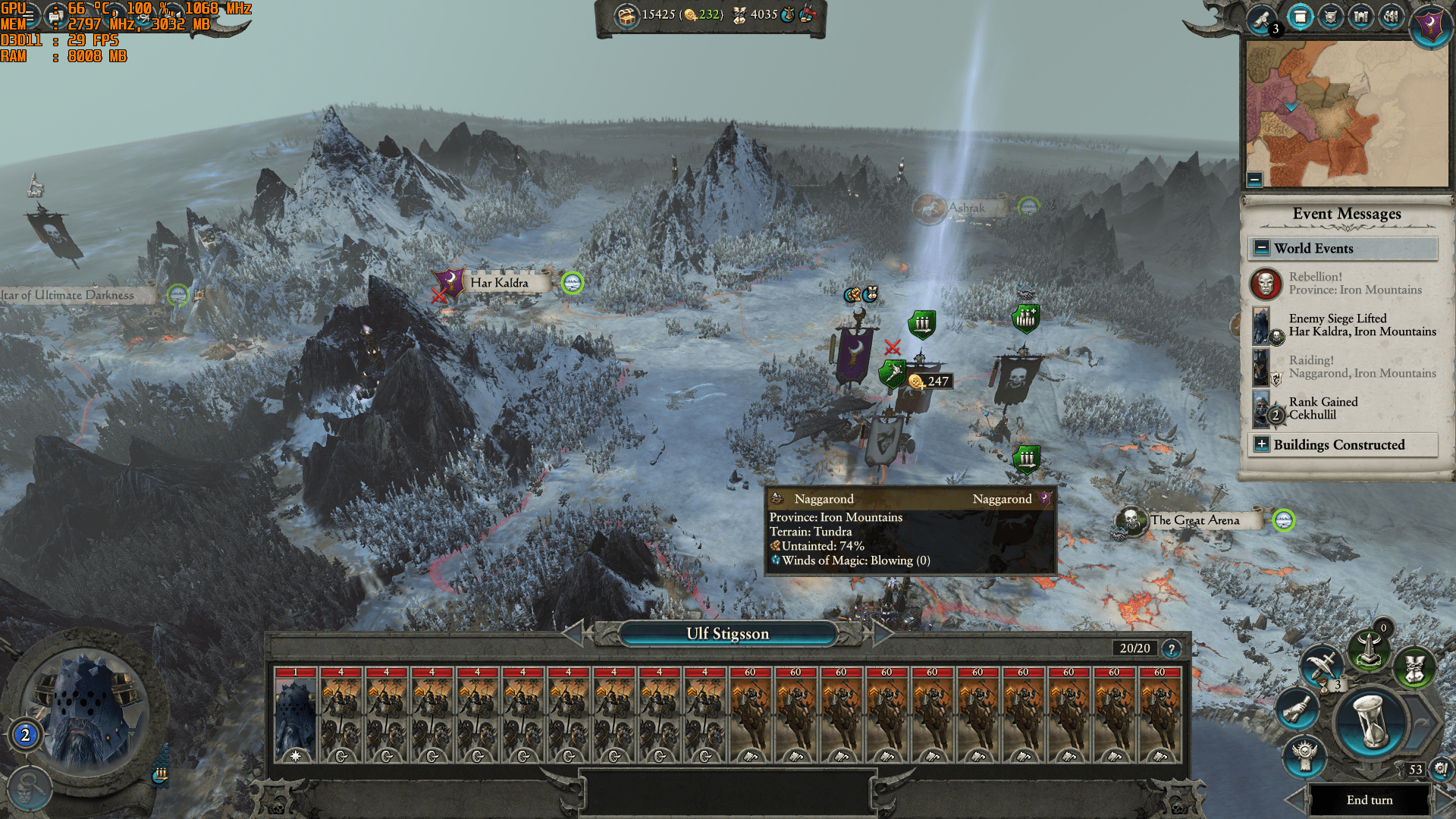Image resolution: width=1456 pixels, height=819 pixels.
Task: Open the known factions list tab
Action: point(1391,17)
